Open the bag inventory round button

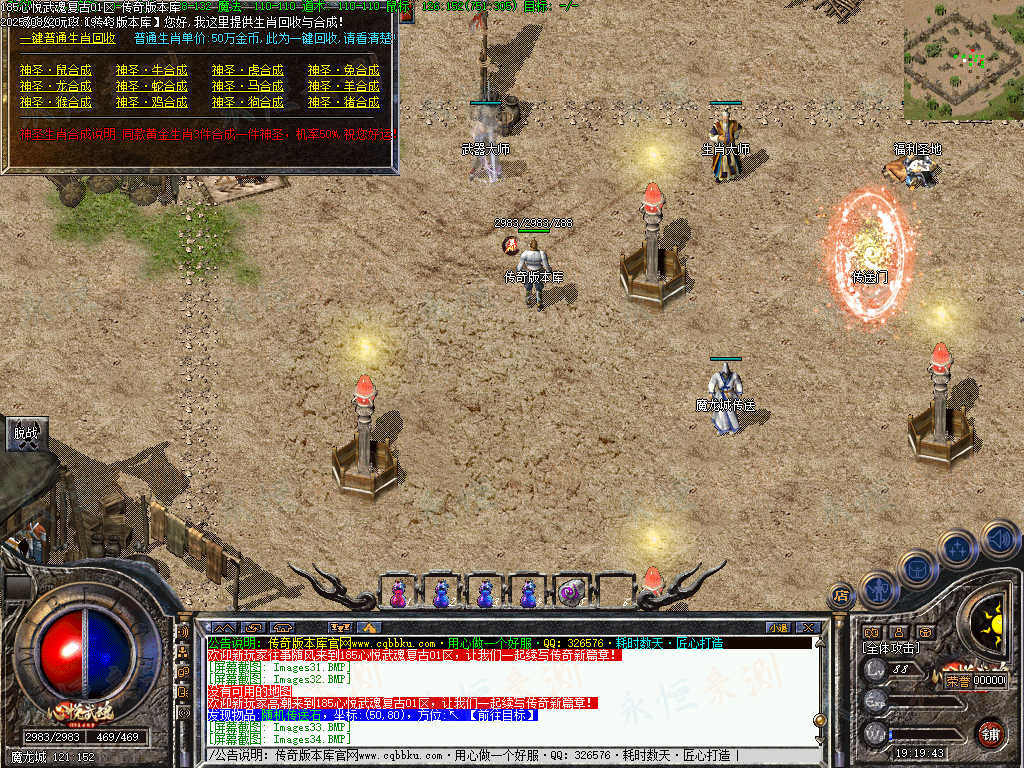pos(916,568)
